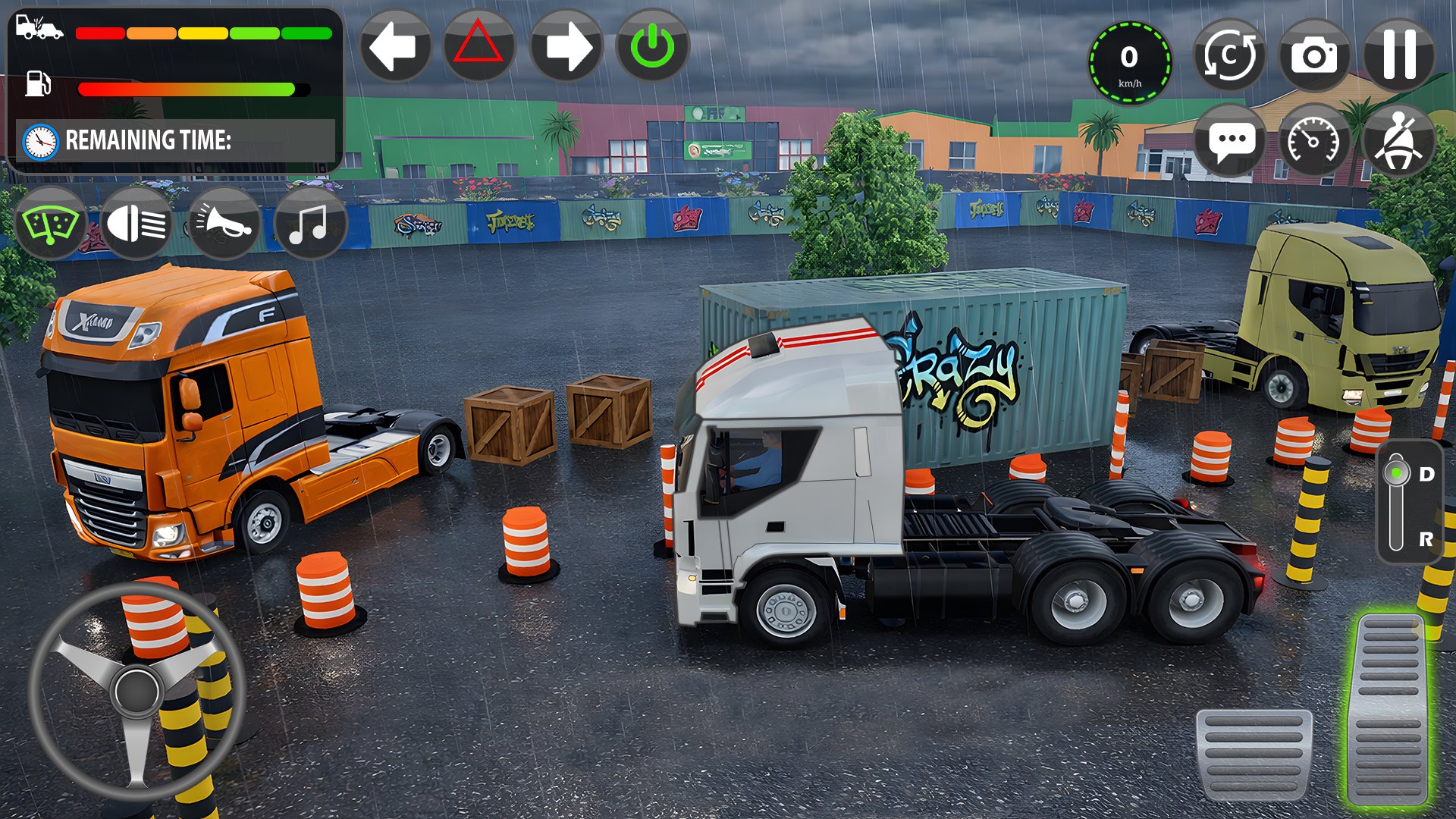Toggle the green engine power button

[x=652, y=46]
